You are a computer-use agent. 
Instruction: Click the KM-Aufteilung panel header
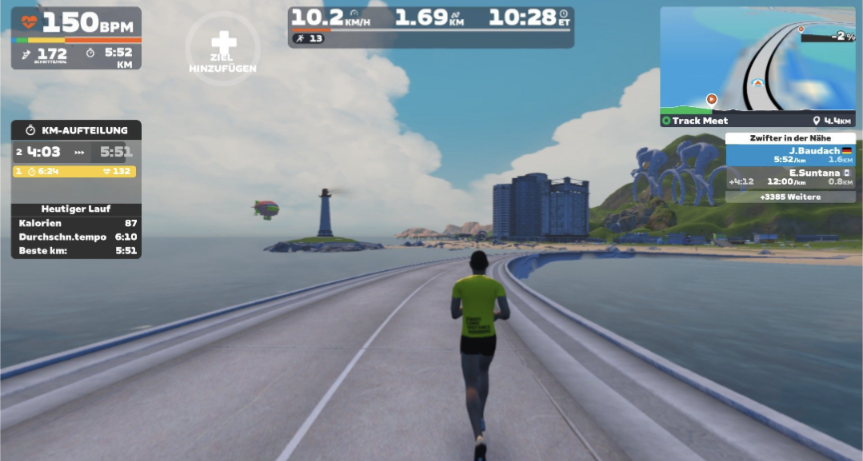(x=76, y=130)
